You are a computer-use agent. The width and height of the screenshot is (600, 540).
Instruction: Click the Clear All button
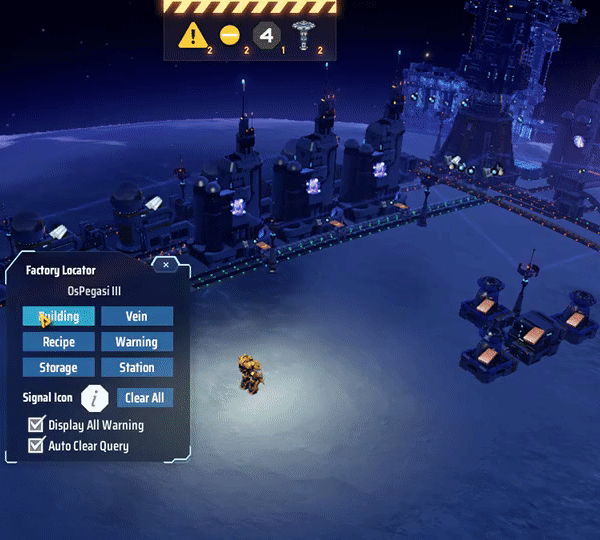[x=144, y=398]
